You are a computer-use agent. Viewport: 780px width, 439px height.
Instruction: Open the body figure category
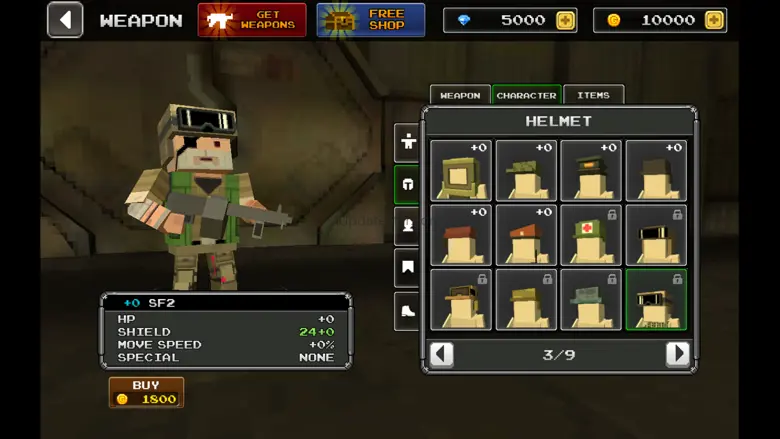coord(408,142)
